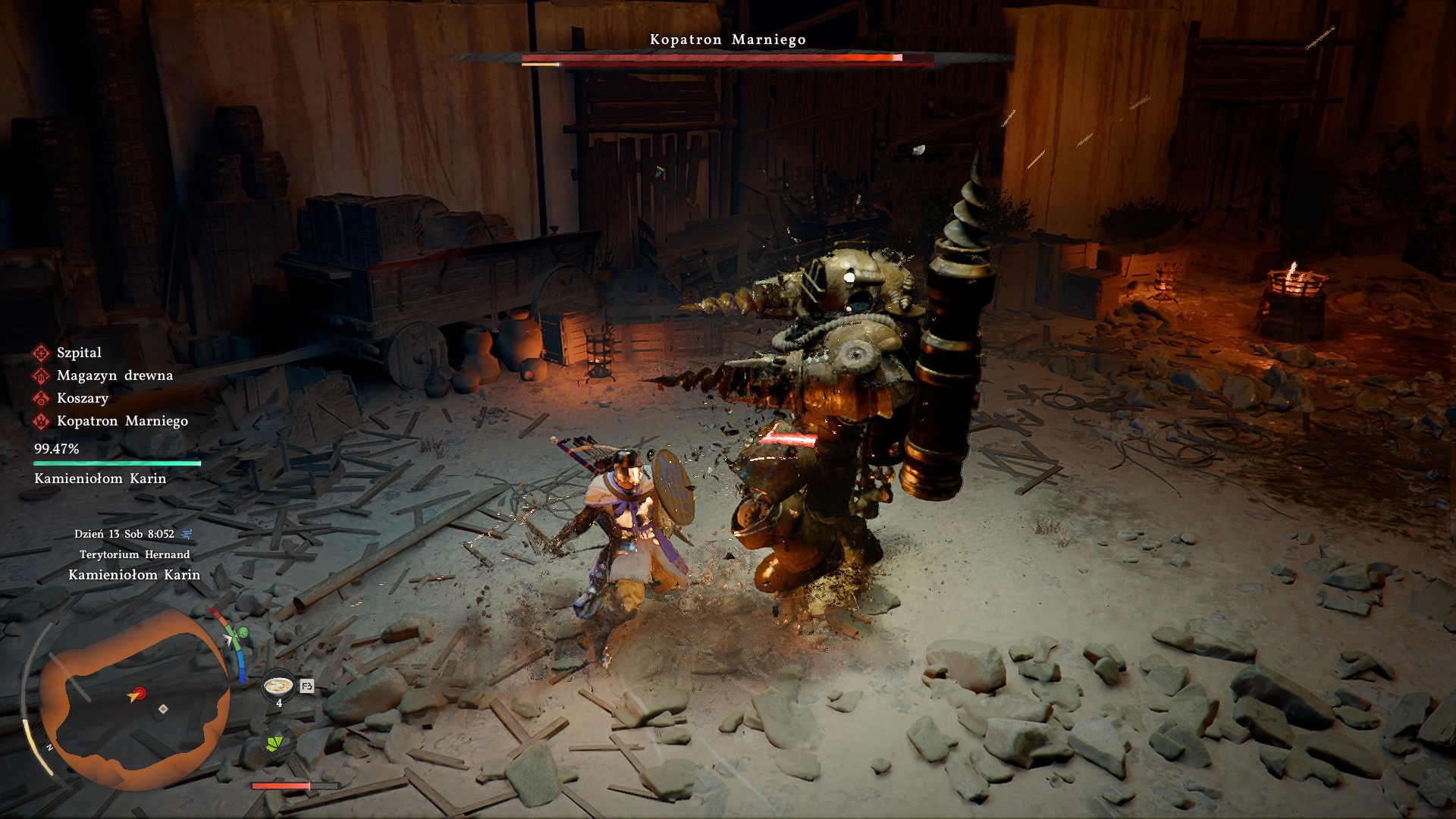Click the white diamond marker on minimap

(163, 709)
